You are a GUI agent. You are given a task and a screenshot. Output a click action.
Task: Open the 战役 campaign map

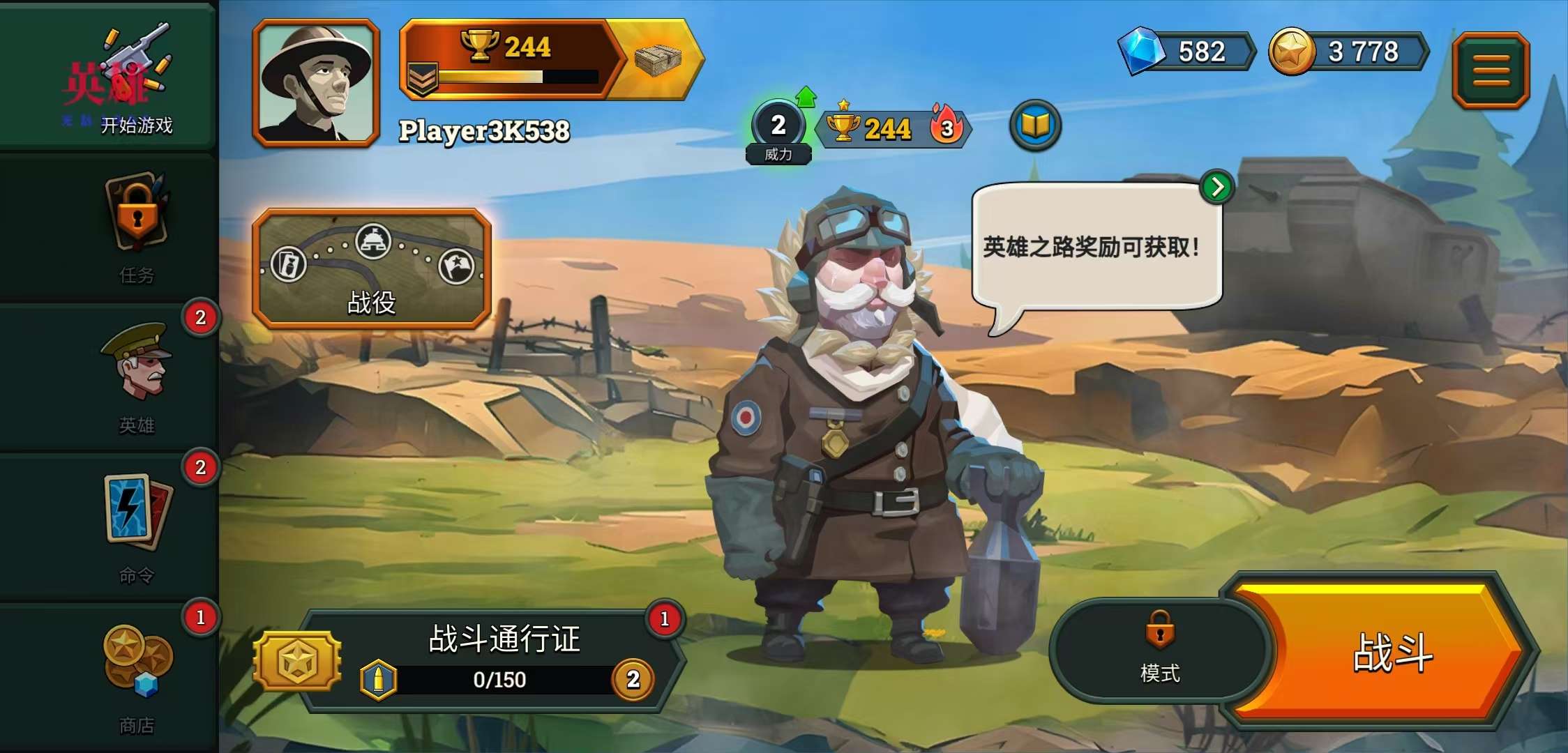(372, 269)
